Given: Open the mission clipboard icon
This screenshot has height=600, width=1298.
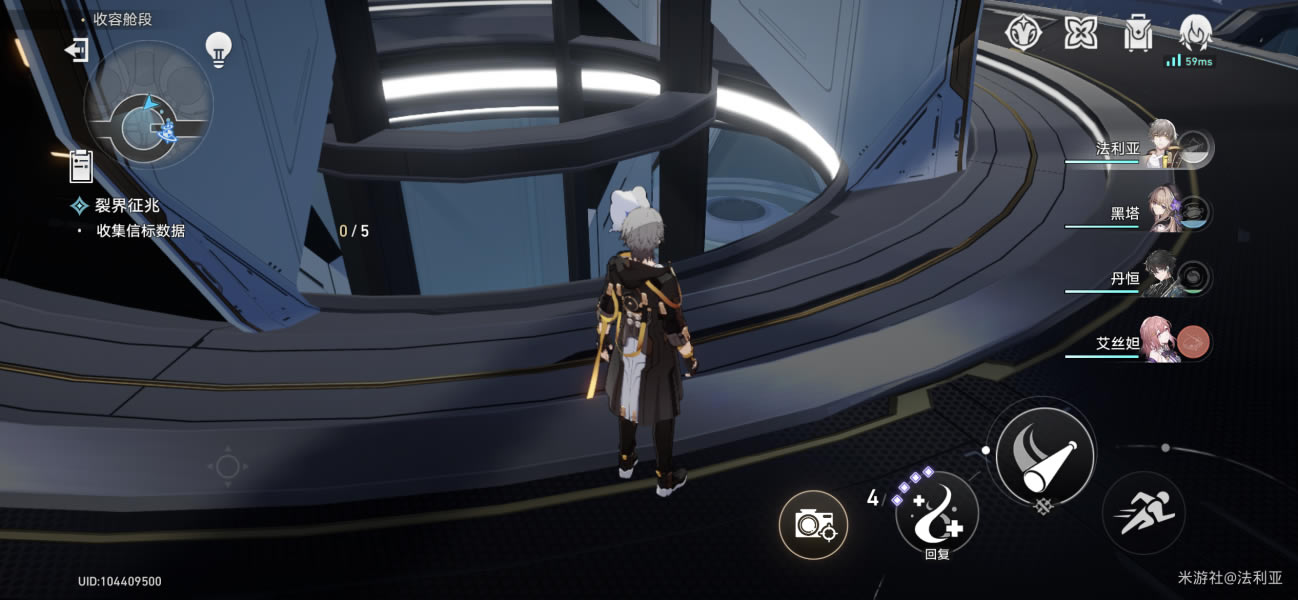Looking at the screenshot, I should (81, 165).
